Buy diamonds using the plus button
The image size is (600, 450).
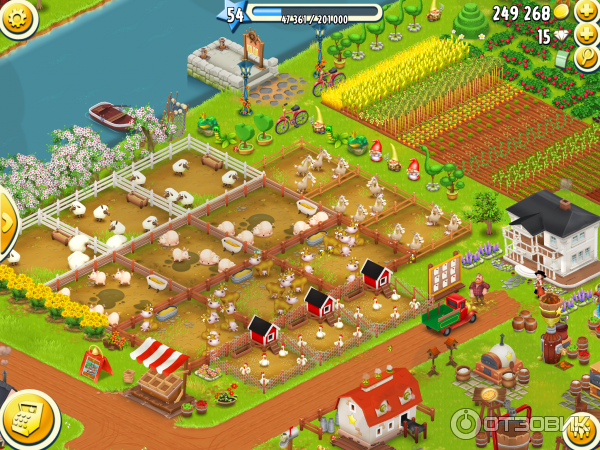point(587,36)
